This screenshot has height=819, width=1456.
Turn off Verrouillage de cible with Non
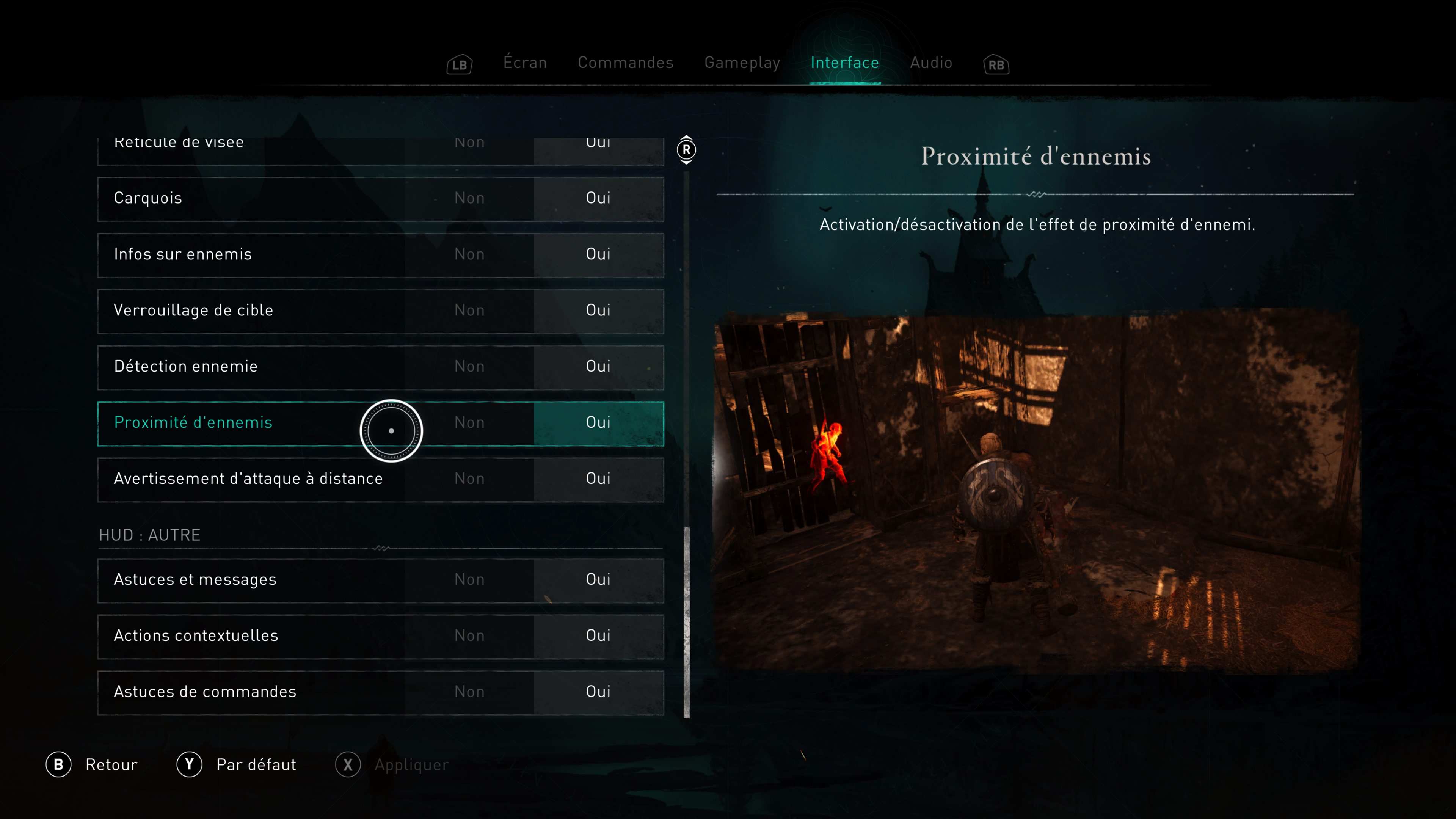[x=469, y=310]
